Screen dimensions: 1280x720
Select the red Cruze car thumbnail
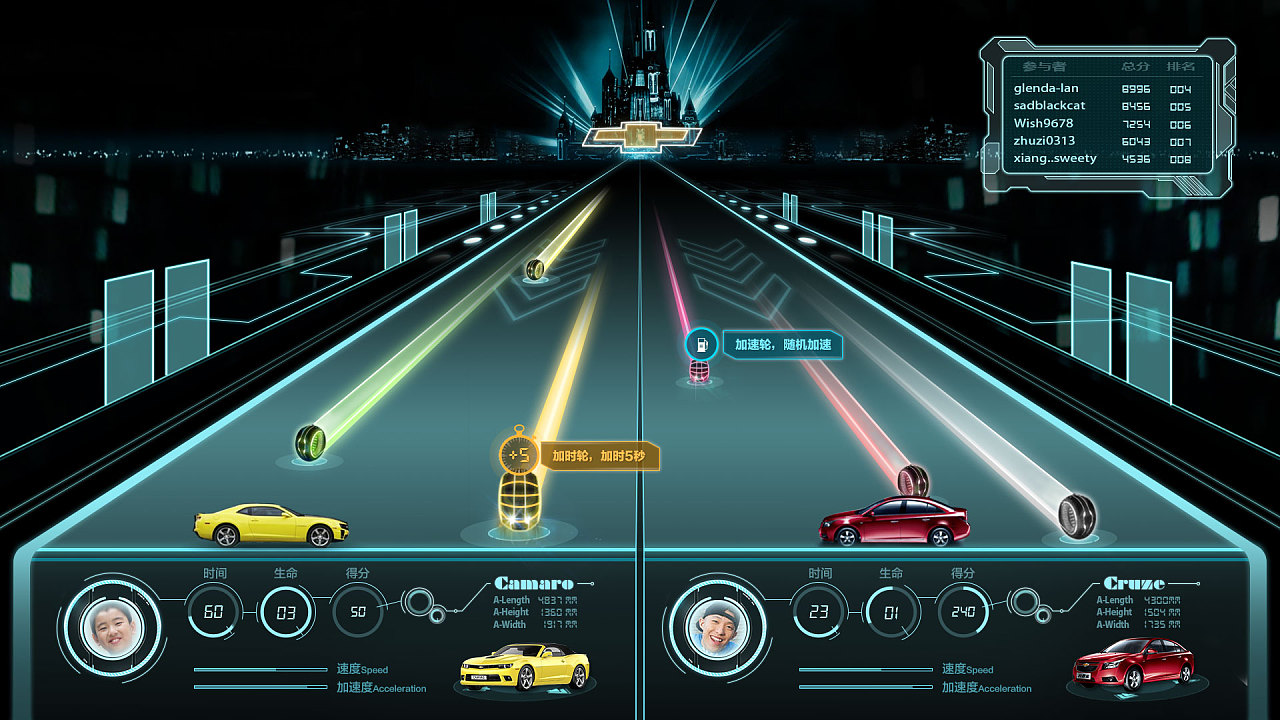pos(1133,663)
